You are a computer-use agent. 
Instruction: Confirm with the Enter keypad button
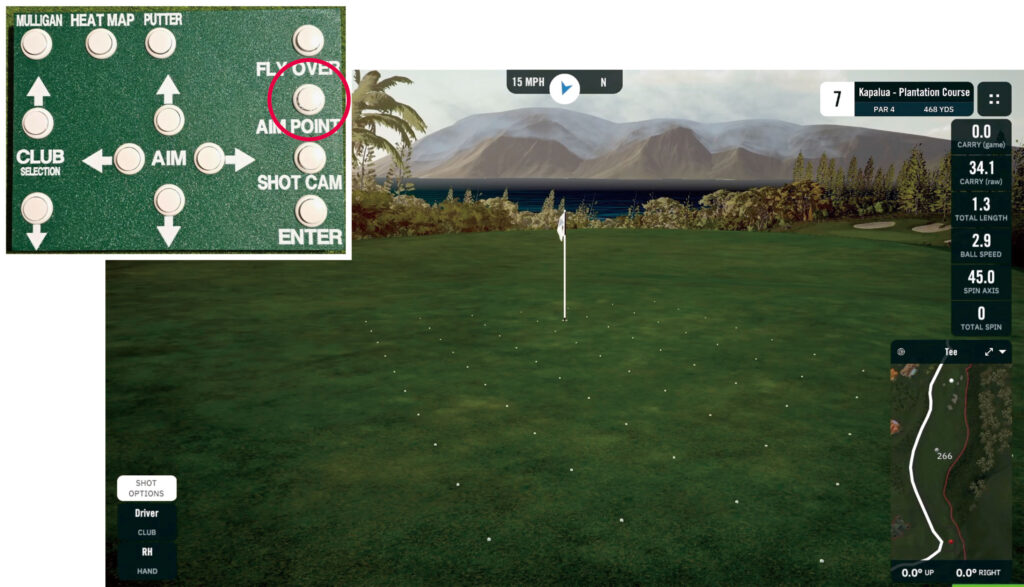coord(311,210)
